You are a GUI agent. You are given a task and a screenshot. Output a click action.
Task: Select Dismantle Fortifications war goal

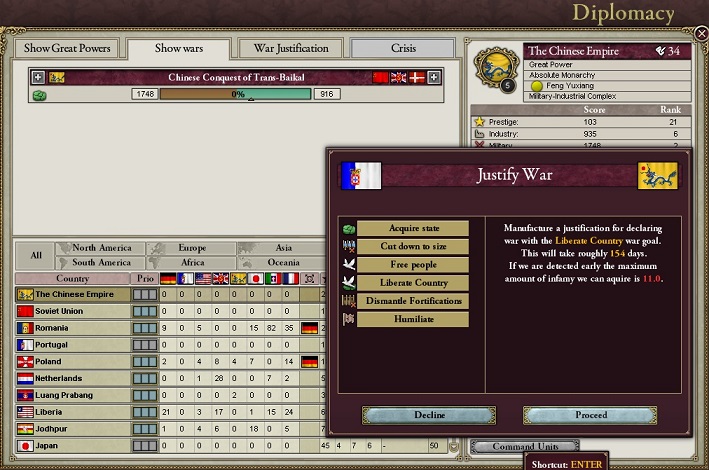(412, 301)
